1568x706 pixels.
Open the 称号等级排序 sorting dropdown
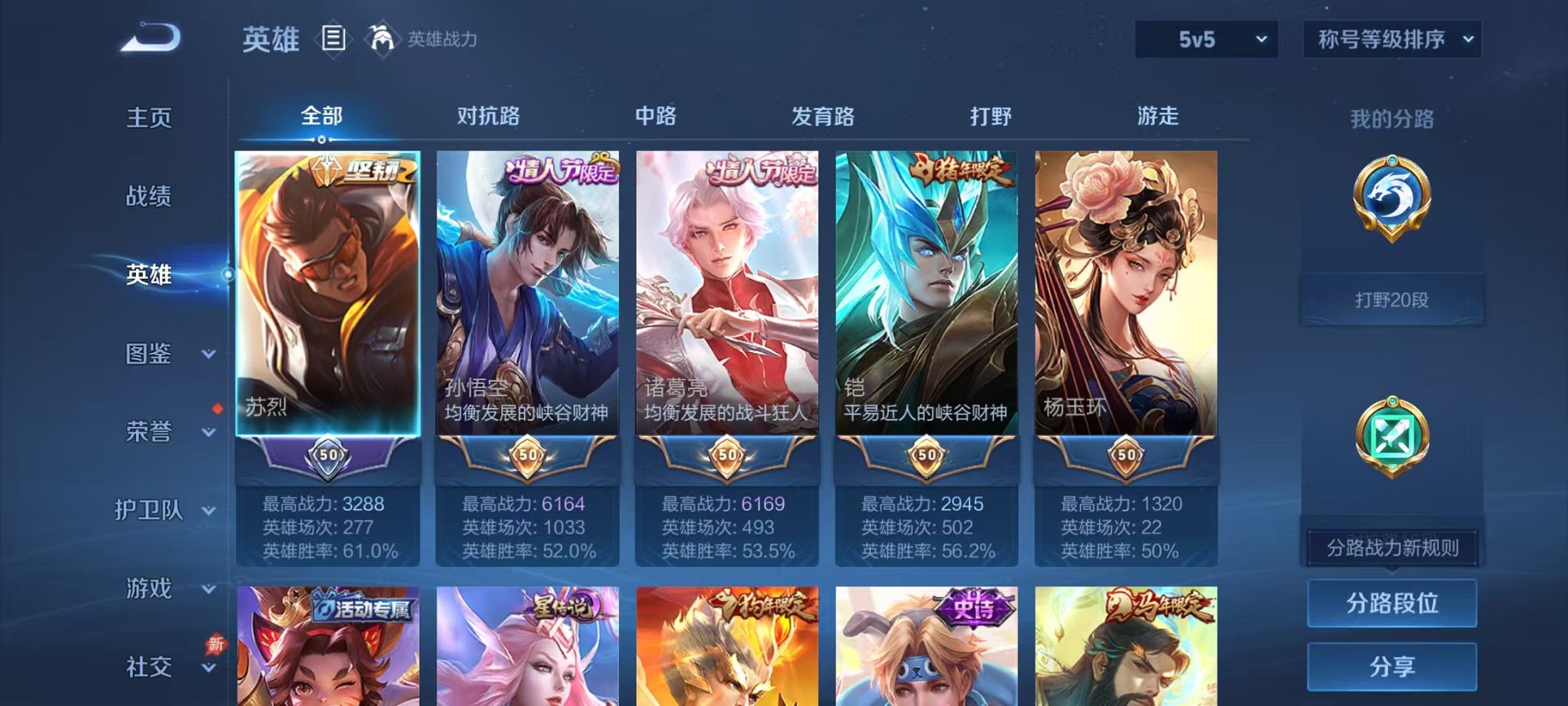coord(1391,37)
